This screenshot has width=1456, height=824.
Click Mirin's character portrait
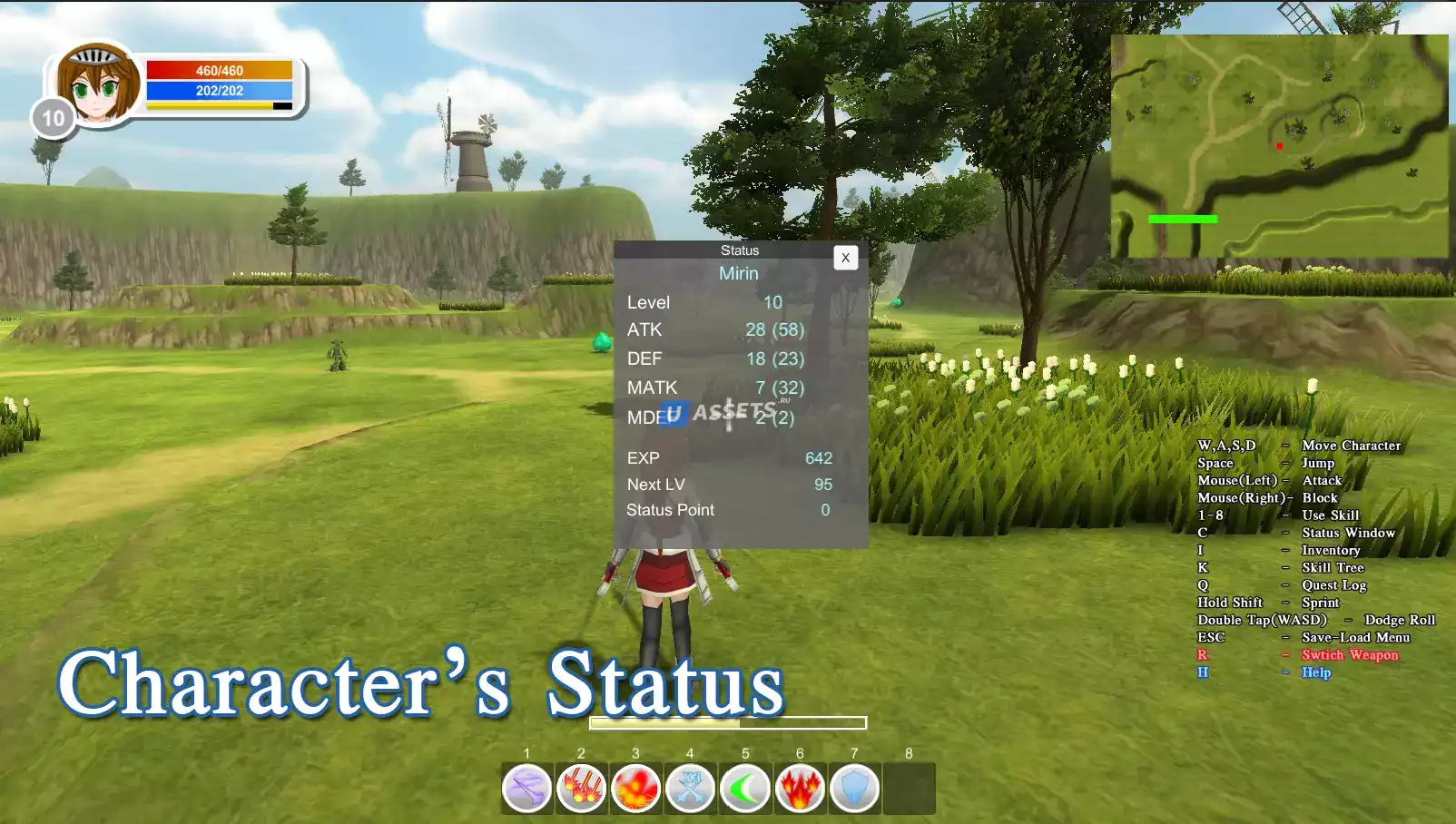pos(97,84)
